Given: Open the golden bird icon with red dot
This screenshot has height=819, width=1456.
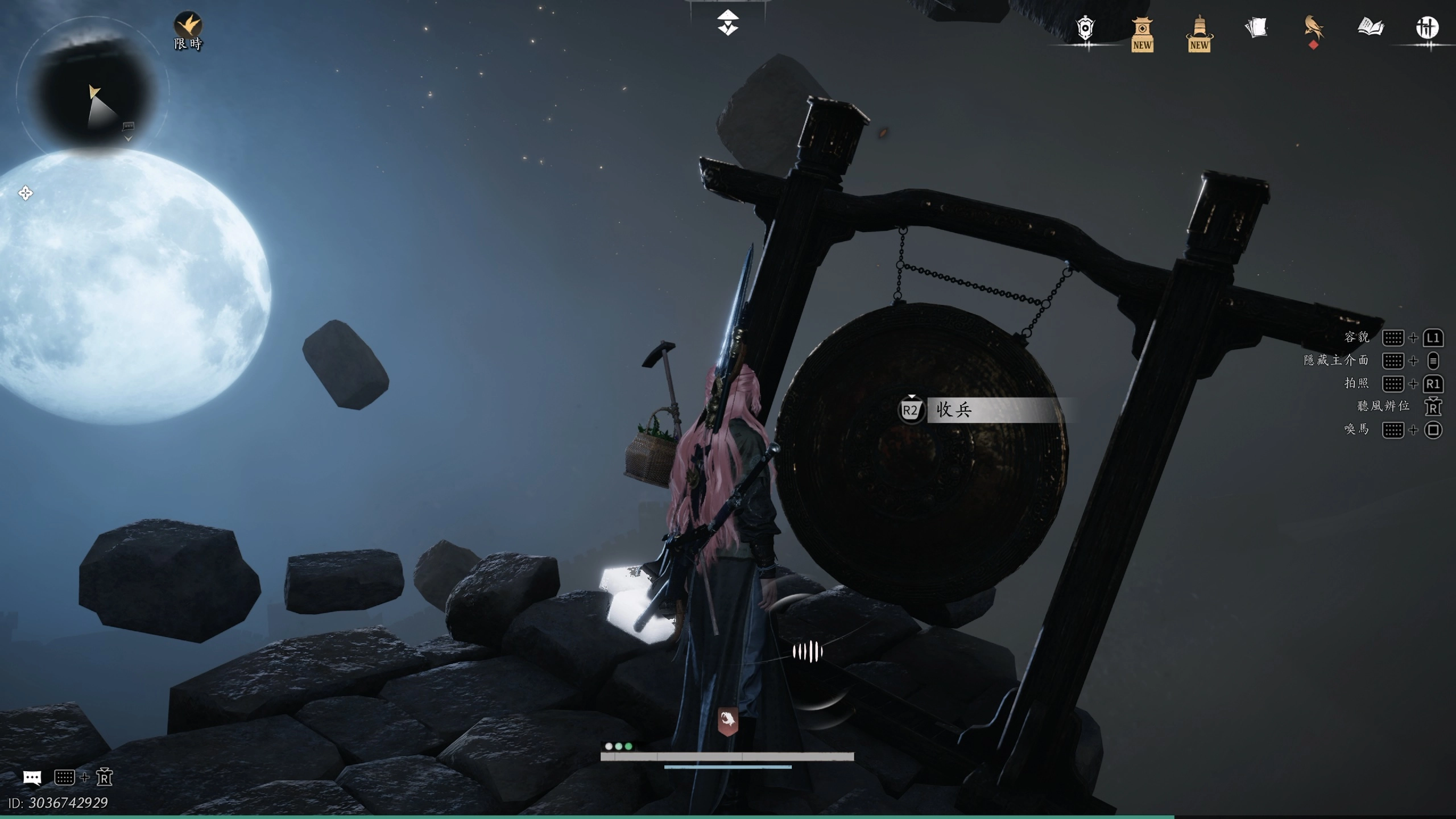Looking at the screenshot, I should point(1313,28).
